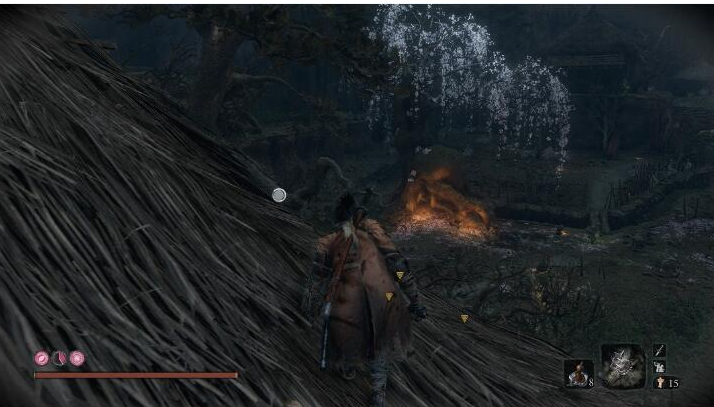
Task: Click the half-filled resurrection node
Action: (59, 358)
